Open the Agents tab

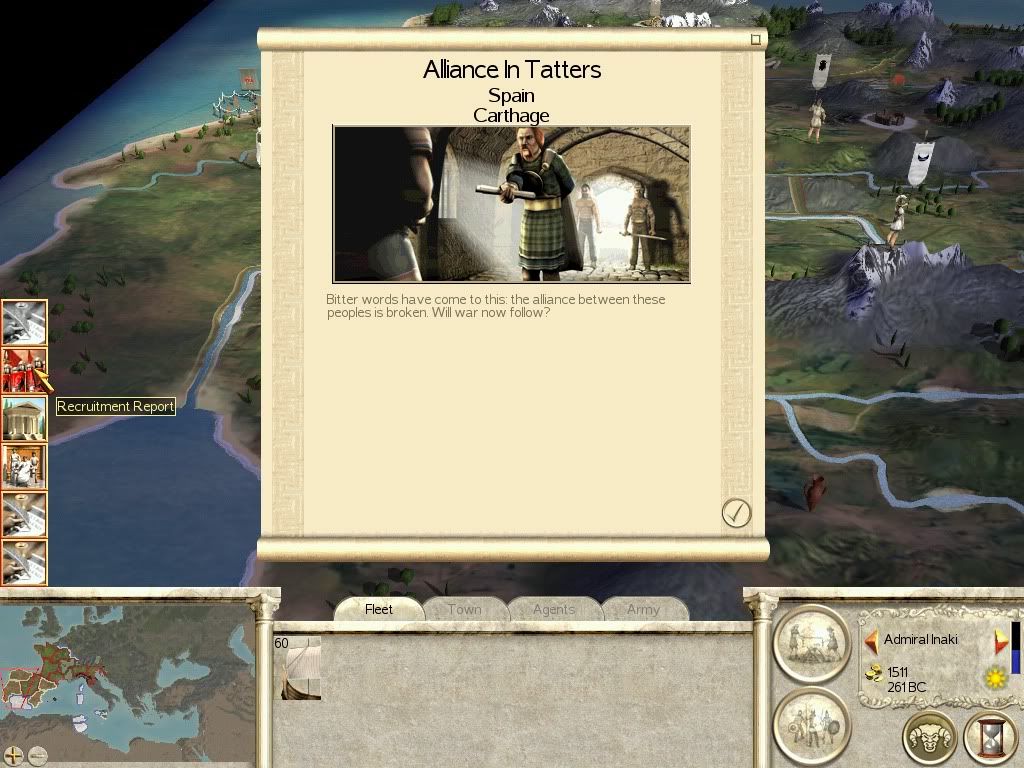[x=554, y=609]
